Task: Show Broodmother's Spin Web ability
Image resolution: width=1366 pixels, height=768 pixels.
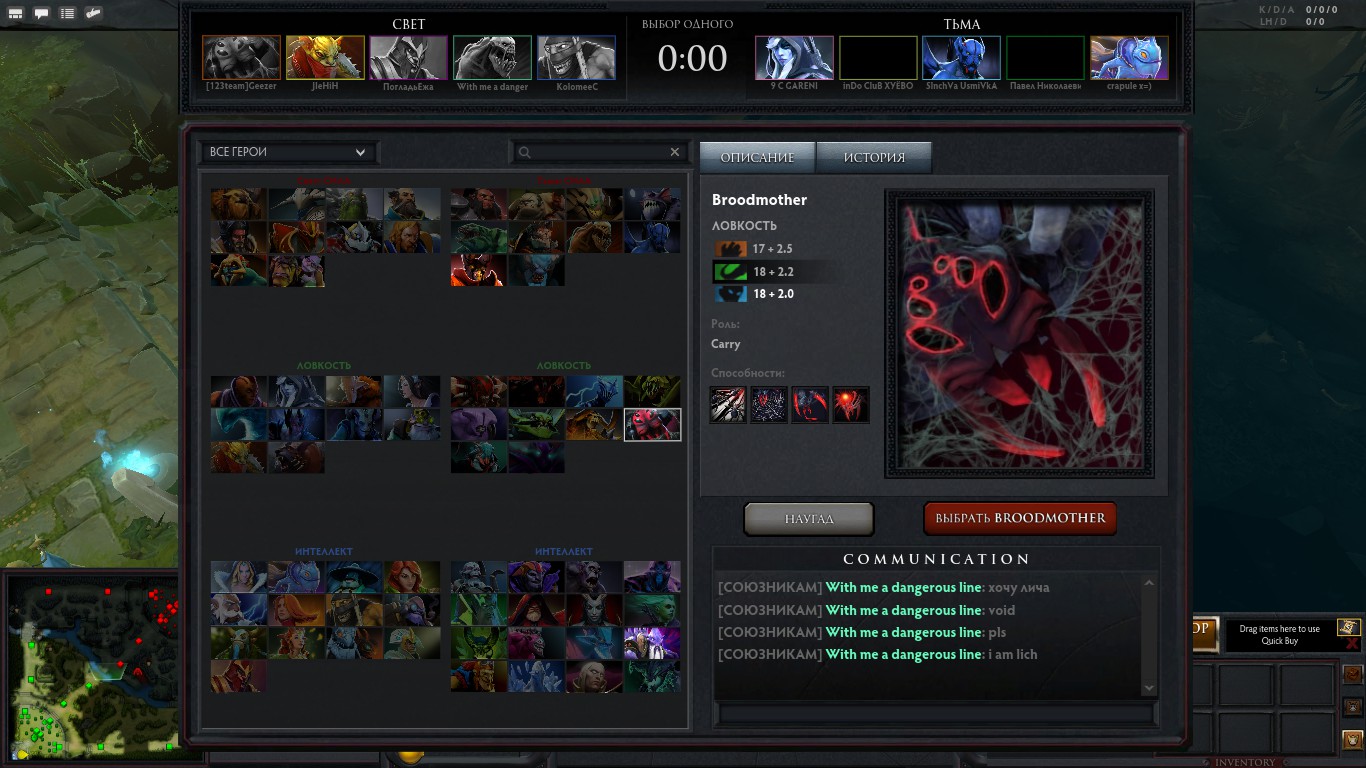Action: click(769, 405)
